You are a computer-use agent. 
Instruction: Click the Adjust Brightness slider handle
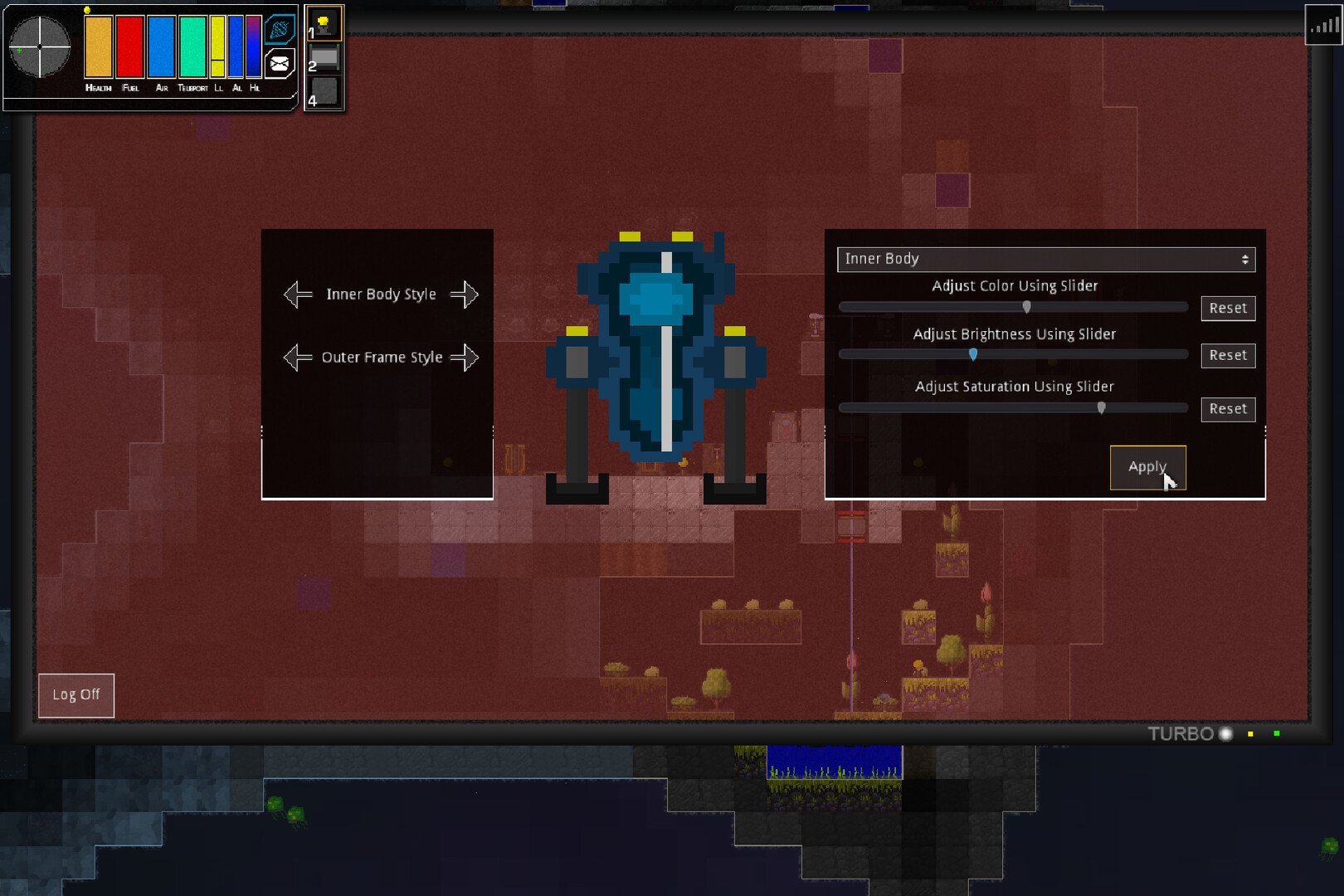[973, 354]
